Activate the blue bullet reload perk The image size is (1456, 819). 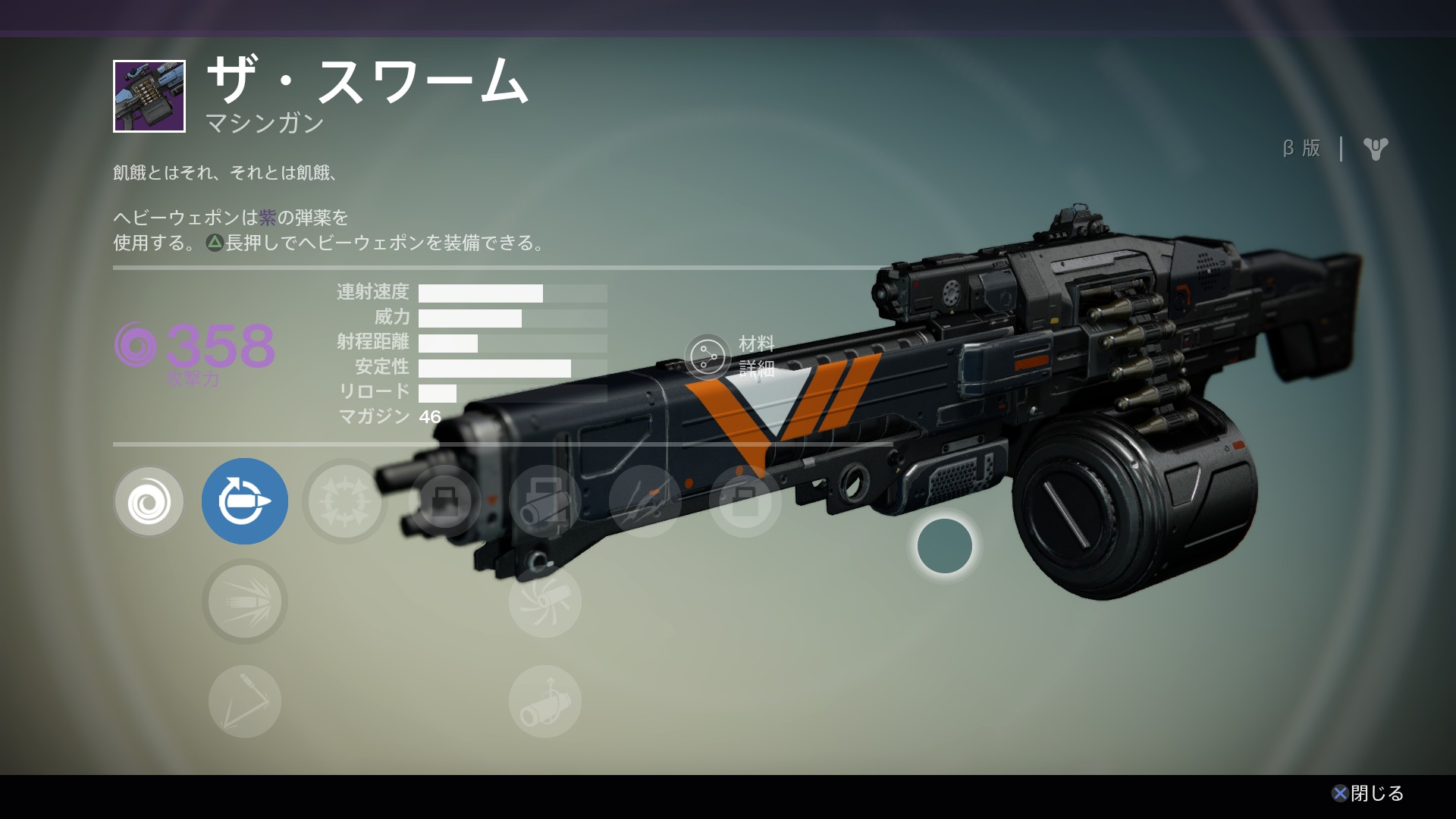245,501
